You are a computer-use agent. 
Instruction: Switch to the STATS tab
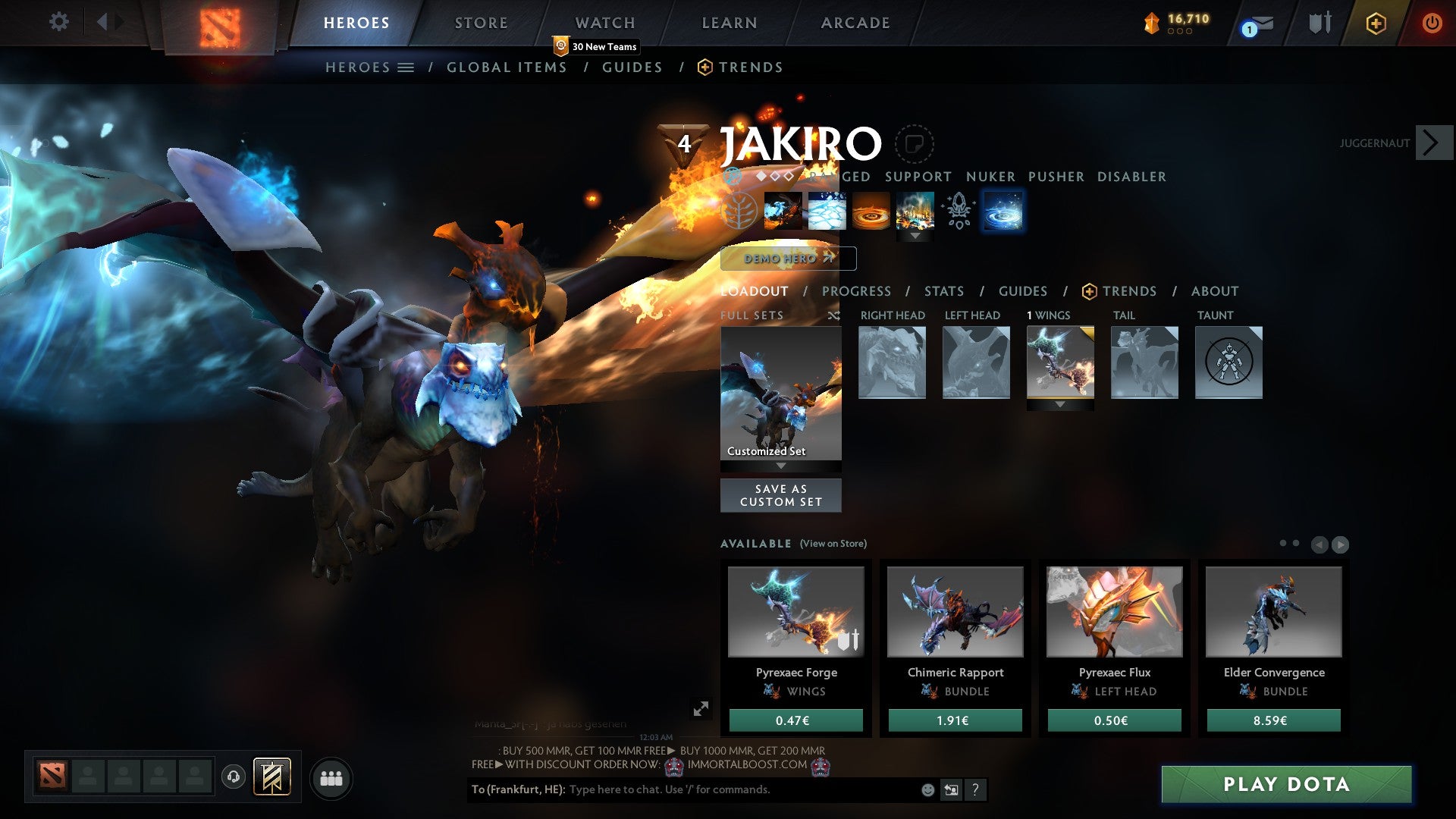tap(943, 291)
